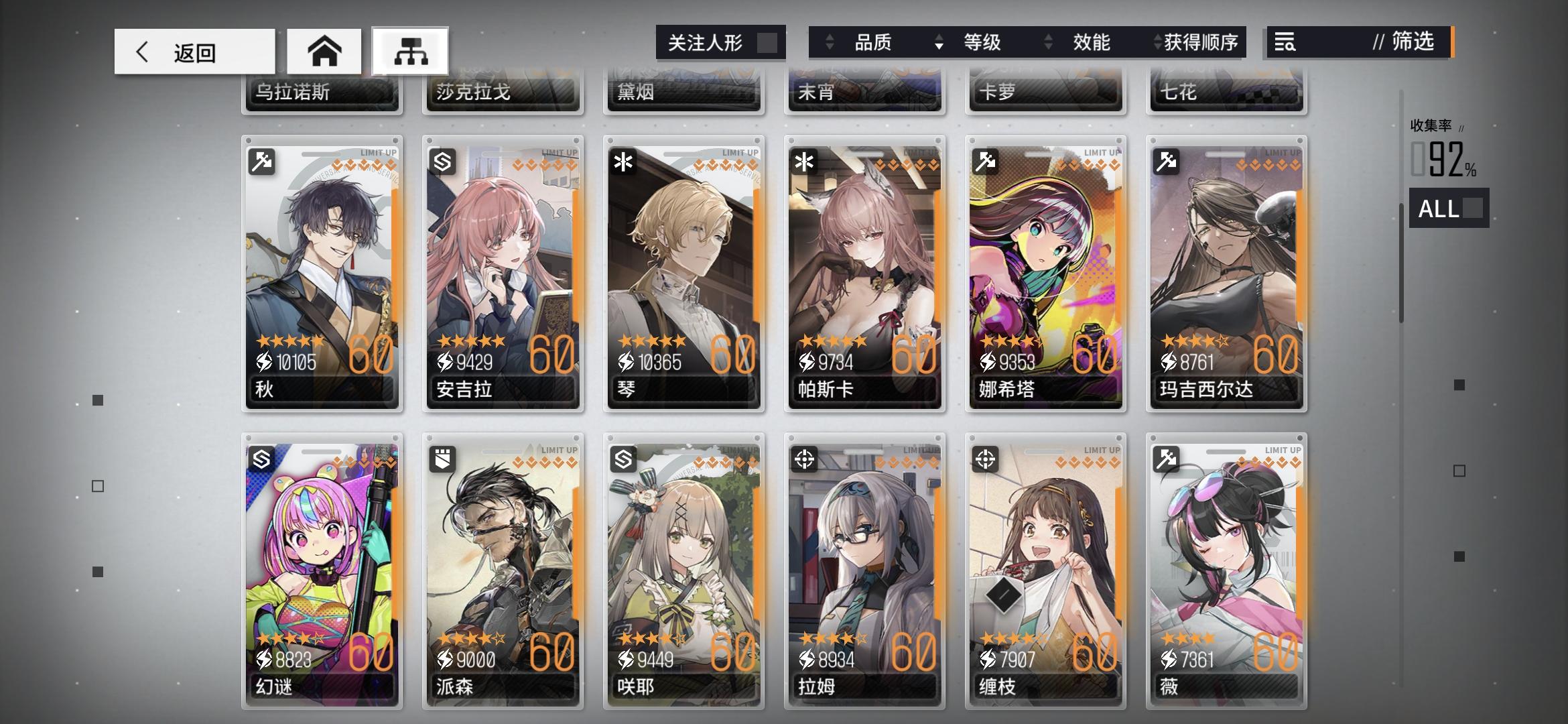The width and height of the screenshot is (1568, 724).
Task: Open the 等级 sort dropdown
Action: [982, 42]
